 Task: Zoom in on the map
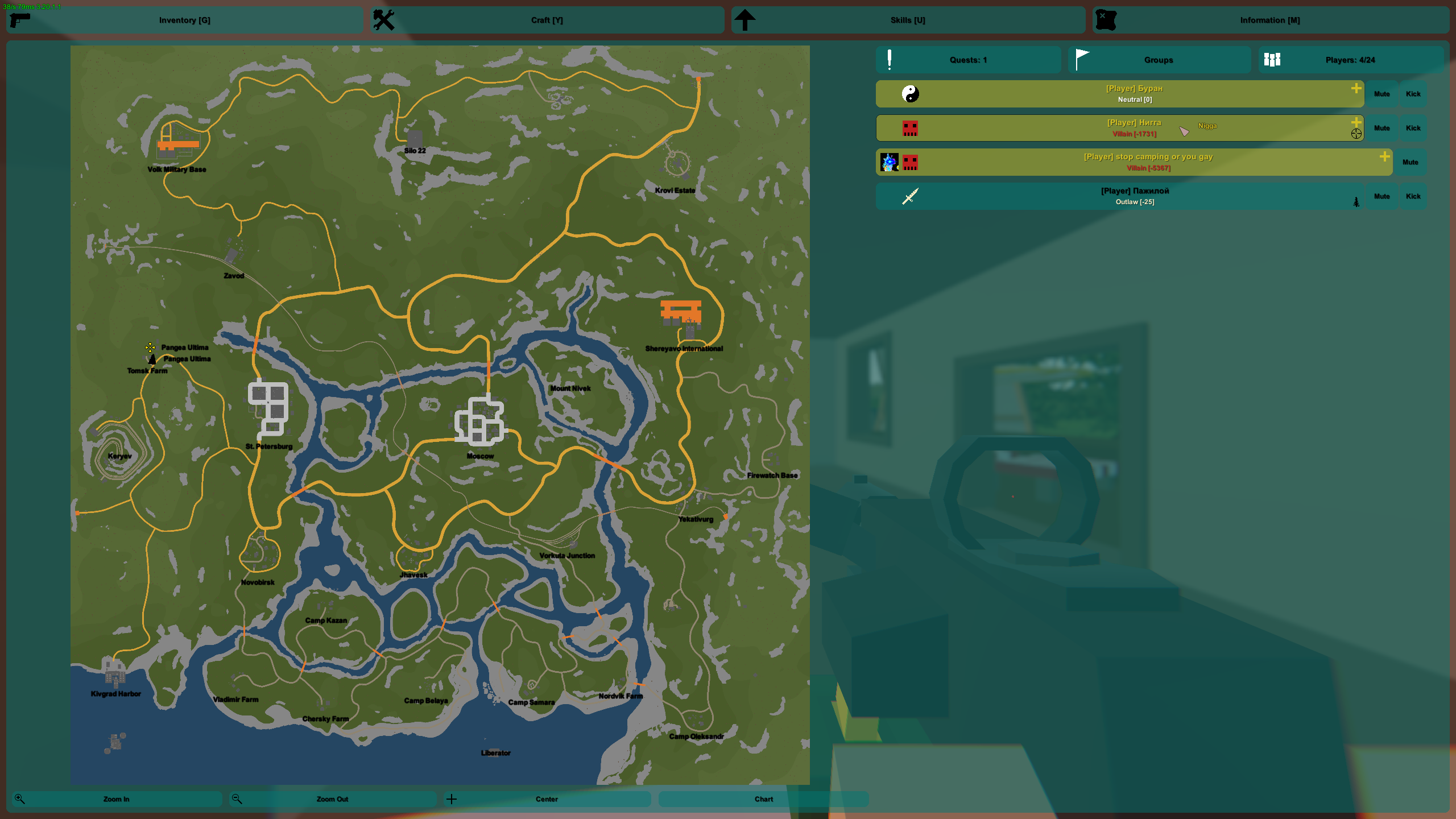(117, 799)
